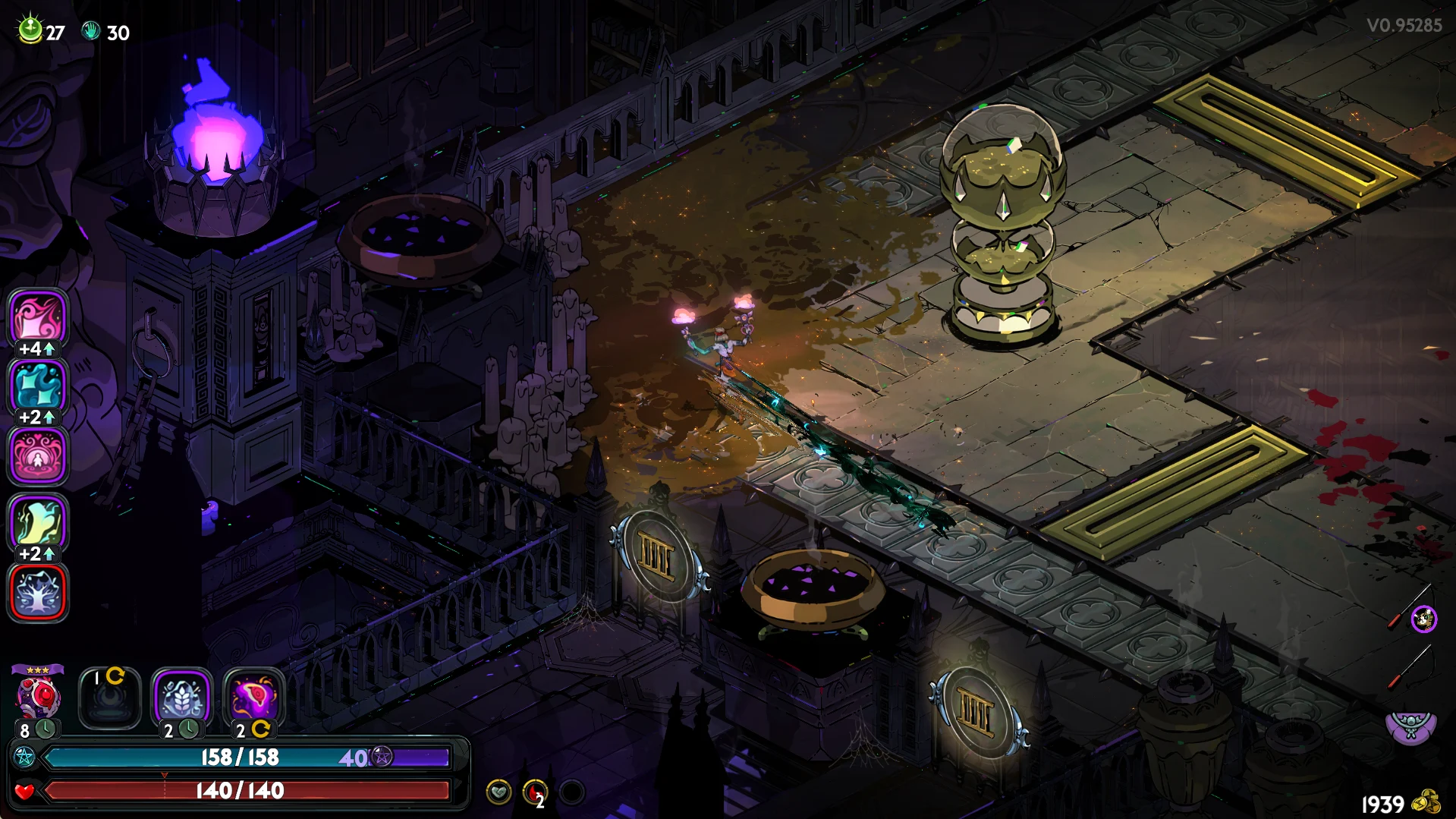Click the cat familiar portrait
Viewport: 1456px width, 819px height.
pyautogui.click(x=1424, y=619)
